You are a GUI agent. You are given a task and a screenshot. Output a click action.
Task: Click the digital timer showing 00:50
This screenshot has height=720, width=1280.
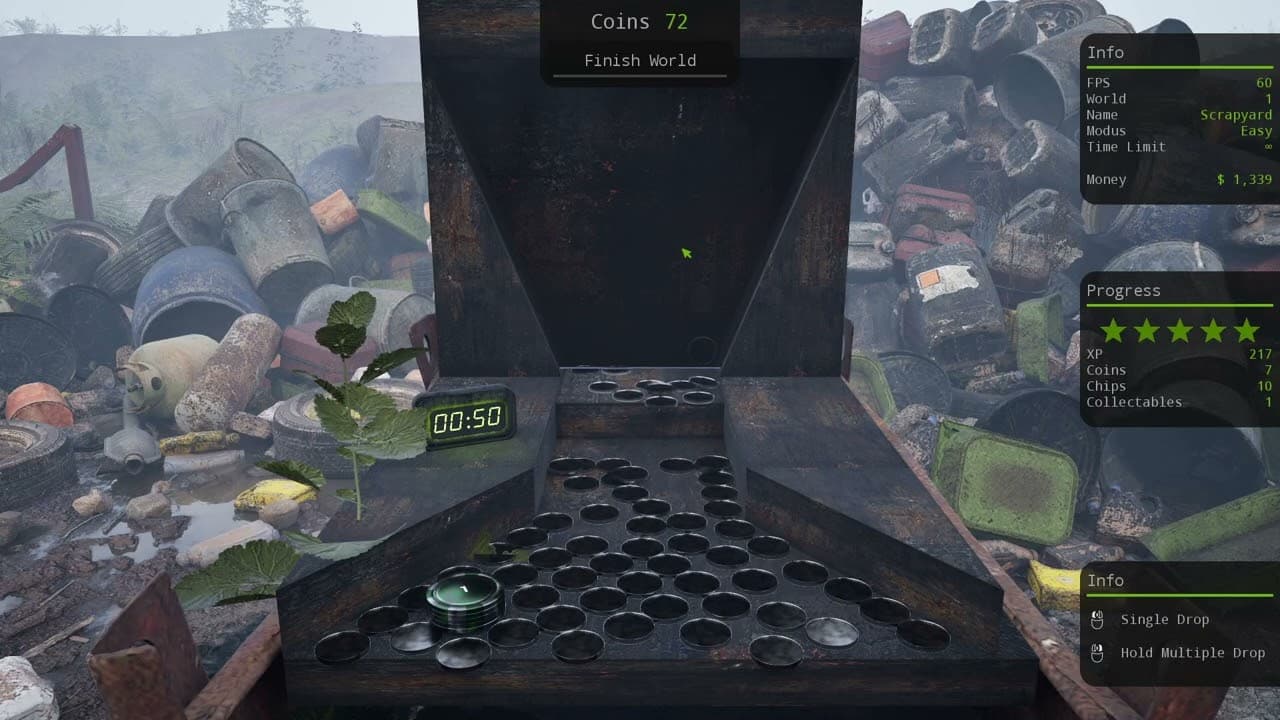(x=468, y=418)
